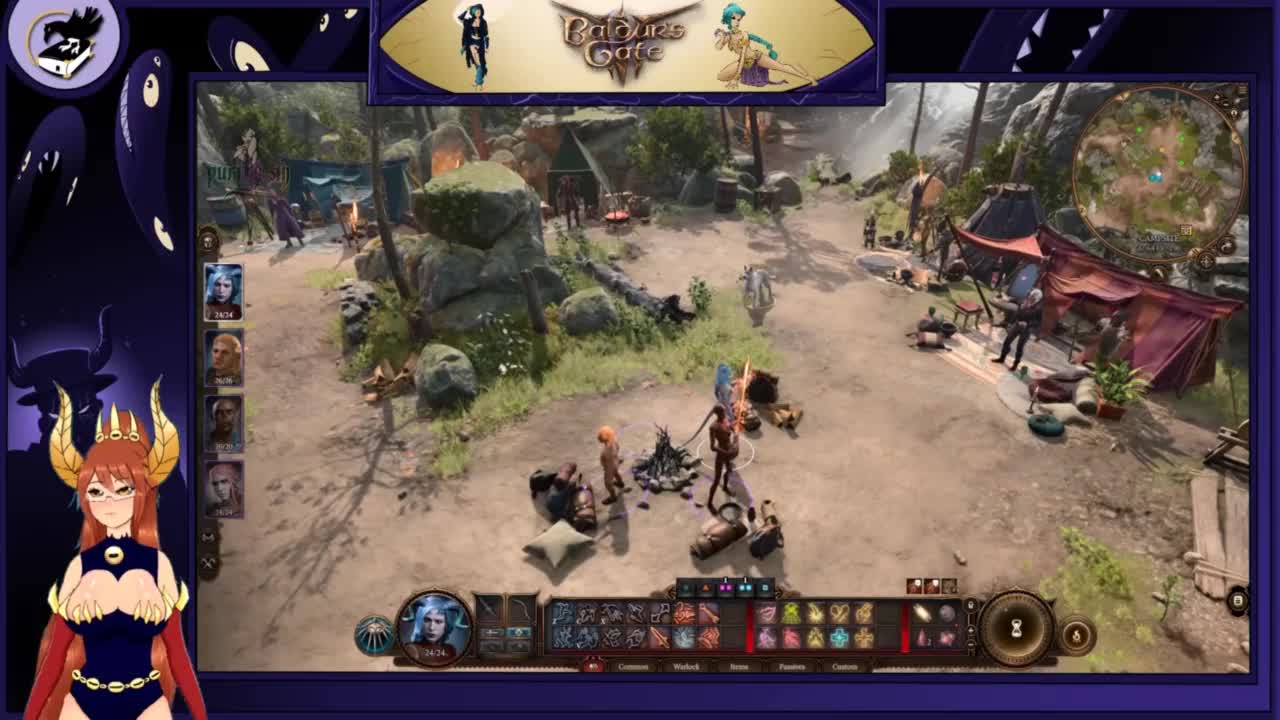Click the round fan-shaped icon left of portrait
This screenshot has width=1280, height=720.
[x=374, y=635]
